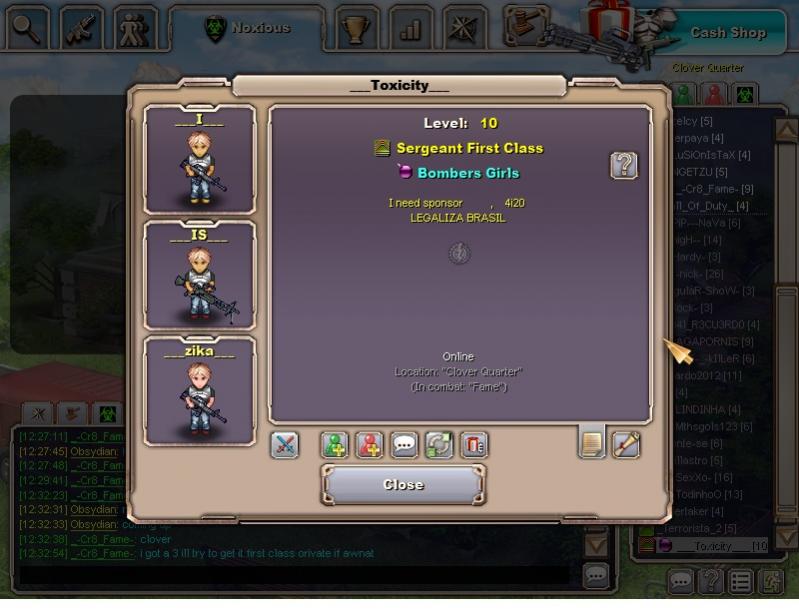Select the soldier portrait named IS
Viewport: 799px width, 613px height.
point(199,275)
